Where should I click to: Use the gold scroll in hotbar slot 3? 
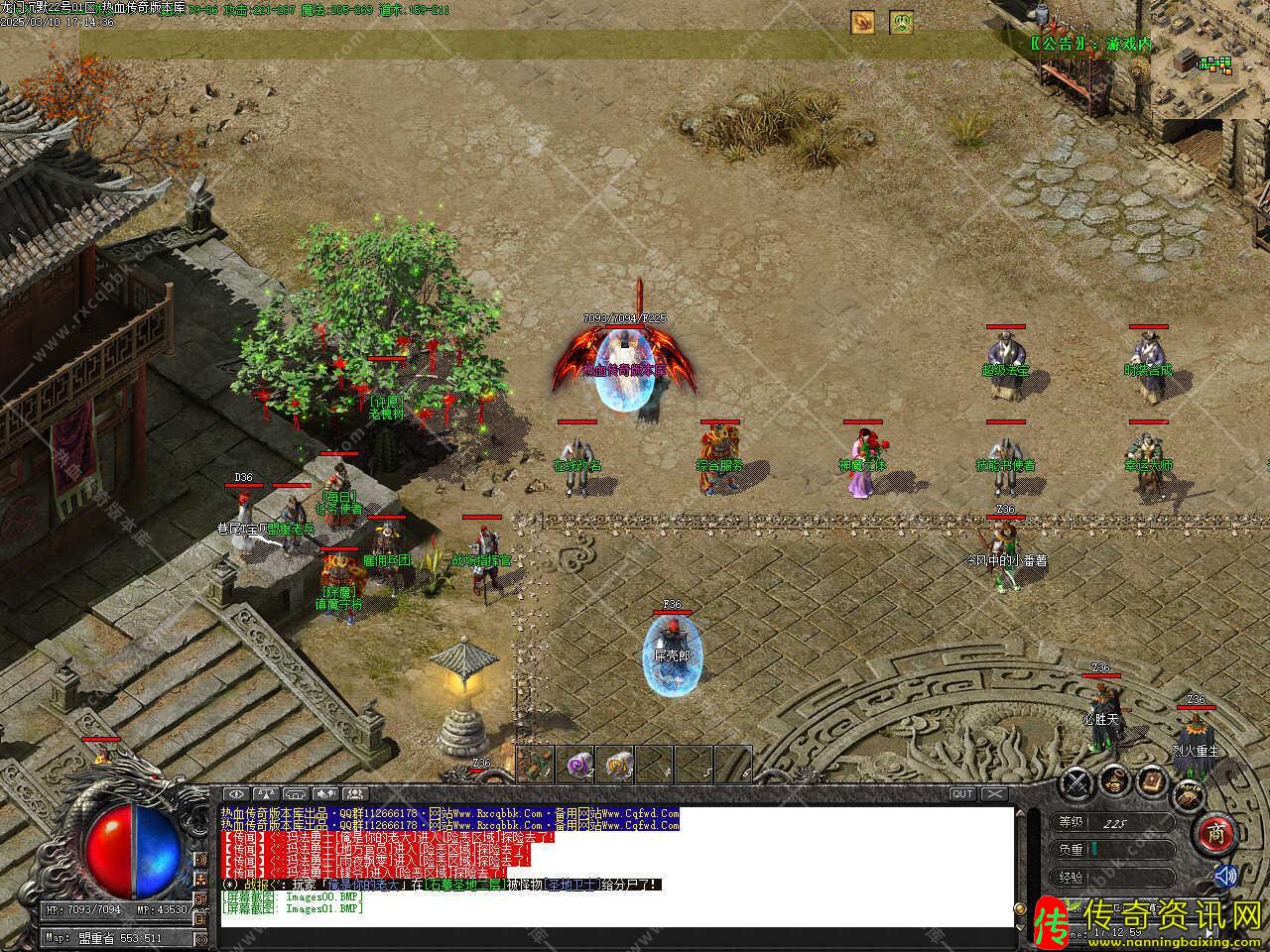[x=615, y=763]
